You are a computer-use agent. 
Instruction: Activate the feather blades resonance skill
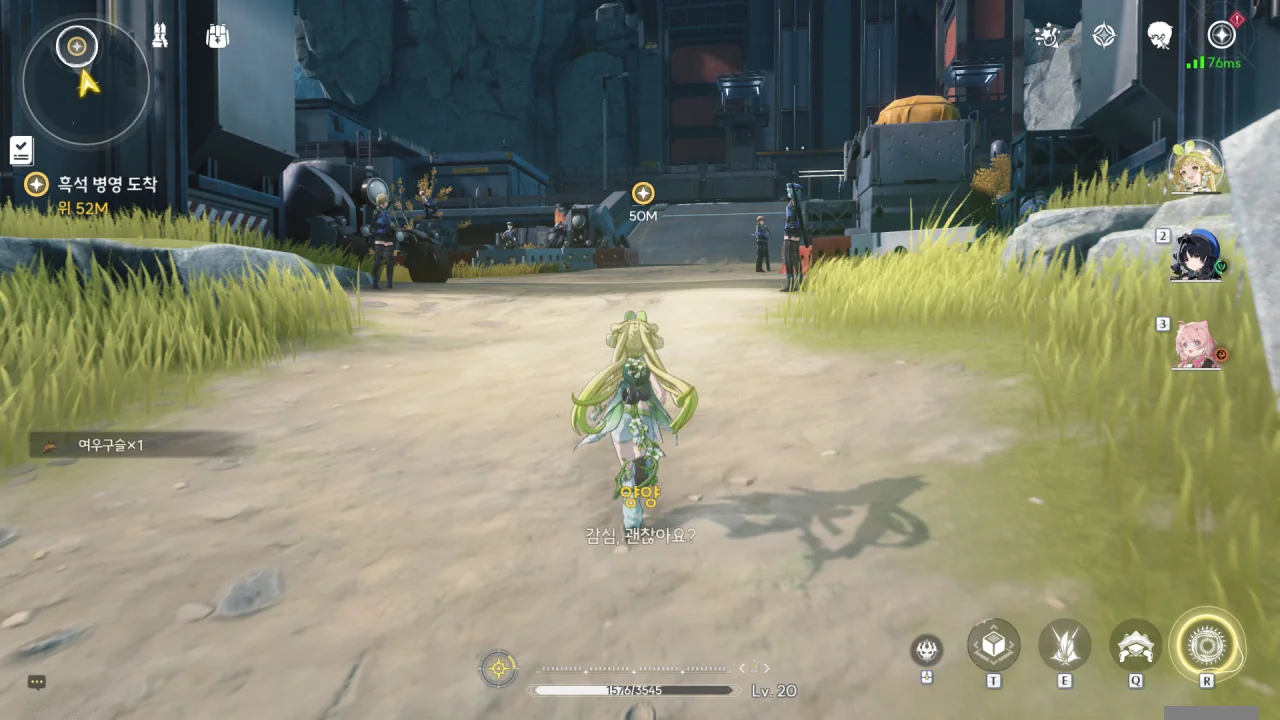point(1064,645)
